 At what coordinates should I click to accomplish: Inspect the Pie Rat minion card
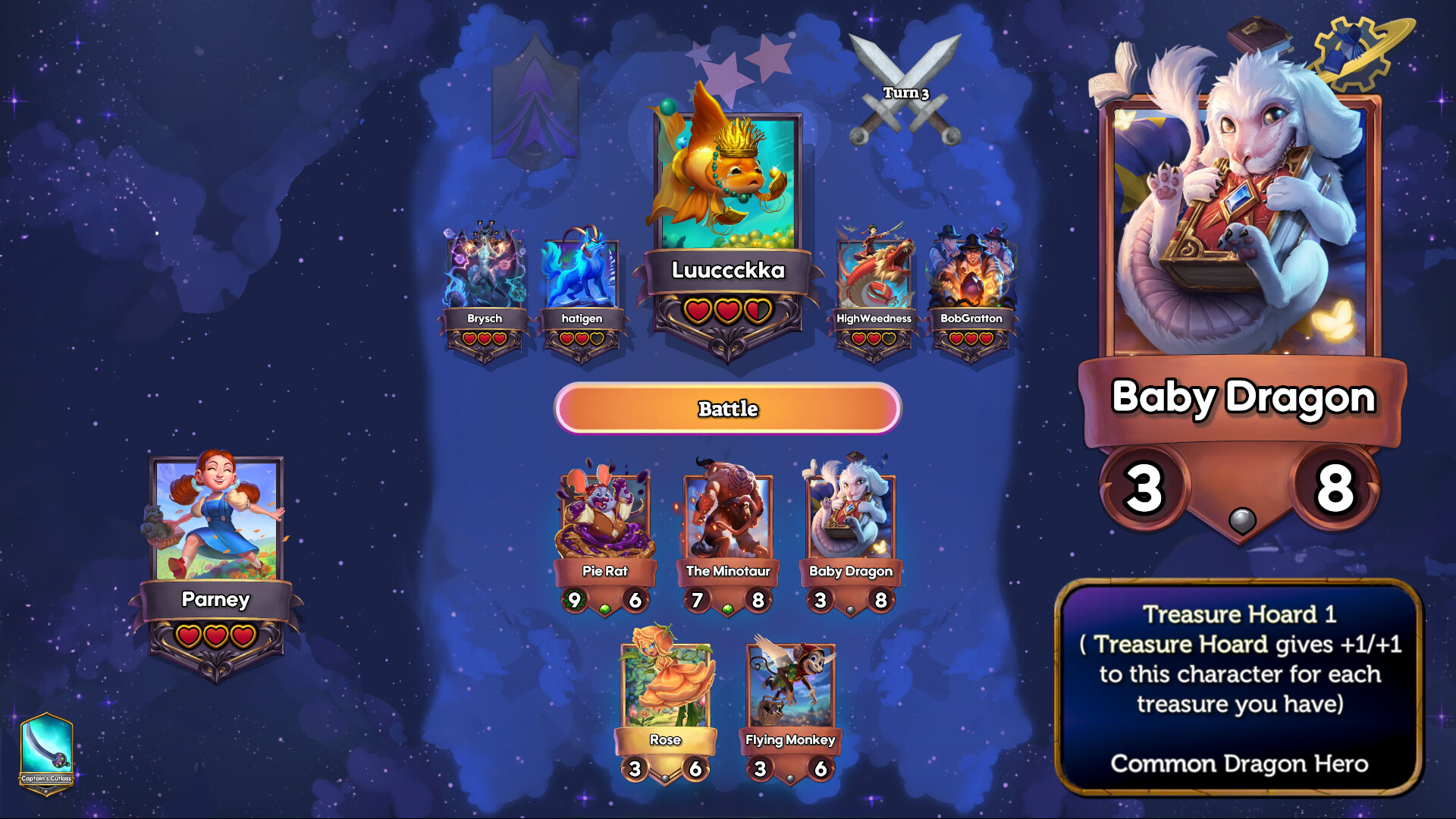point(603,516)
